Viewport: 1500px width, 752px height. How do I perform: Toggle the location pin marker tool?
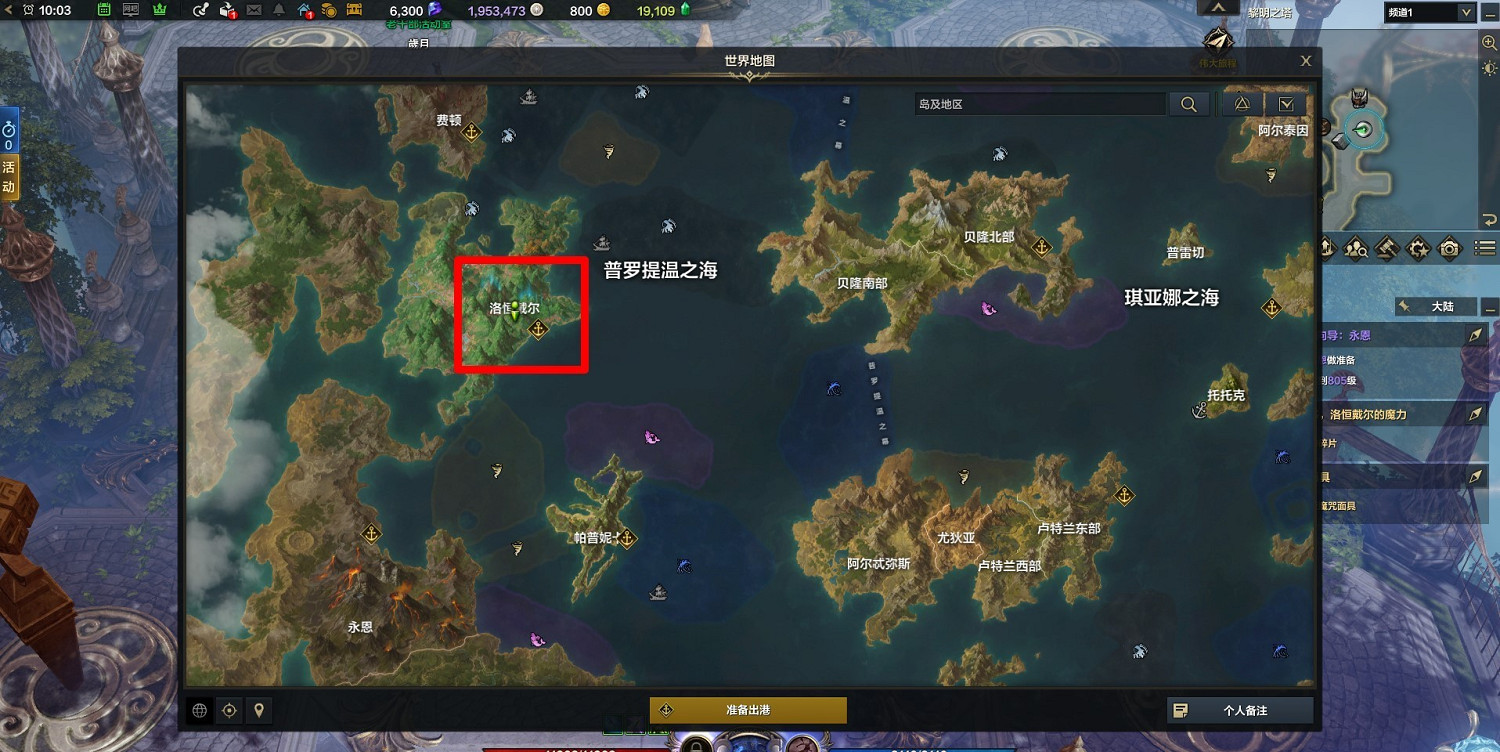tap(259, 709)
